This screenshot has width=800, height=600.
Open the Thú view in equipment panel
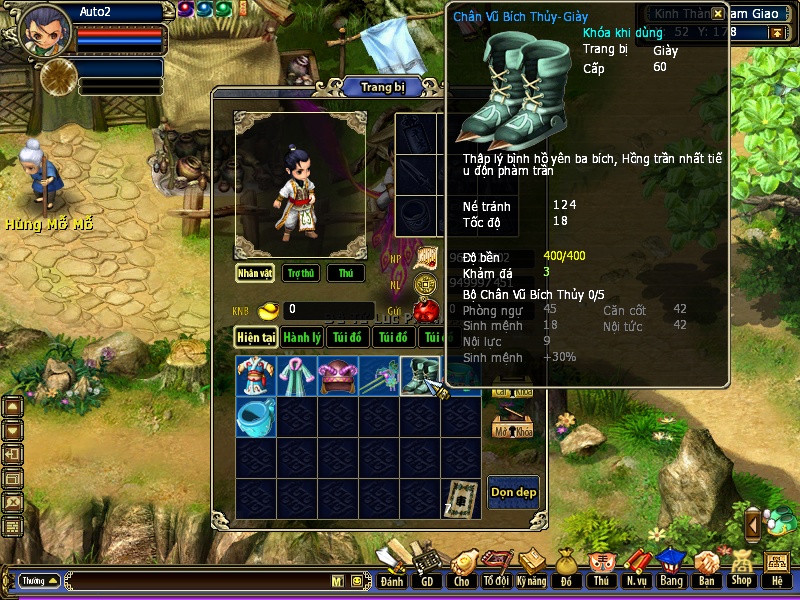coord(346,273)
